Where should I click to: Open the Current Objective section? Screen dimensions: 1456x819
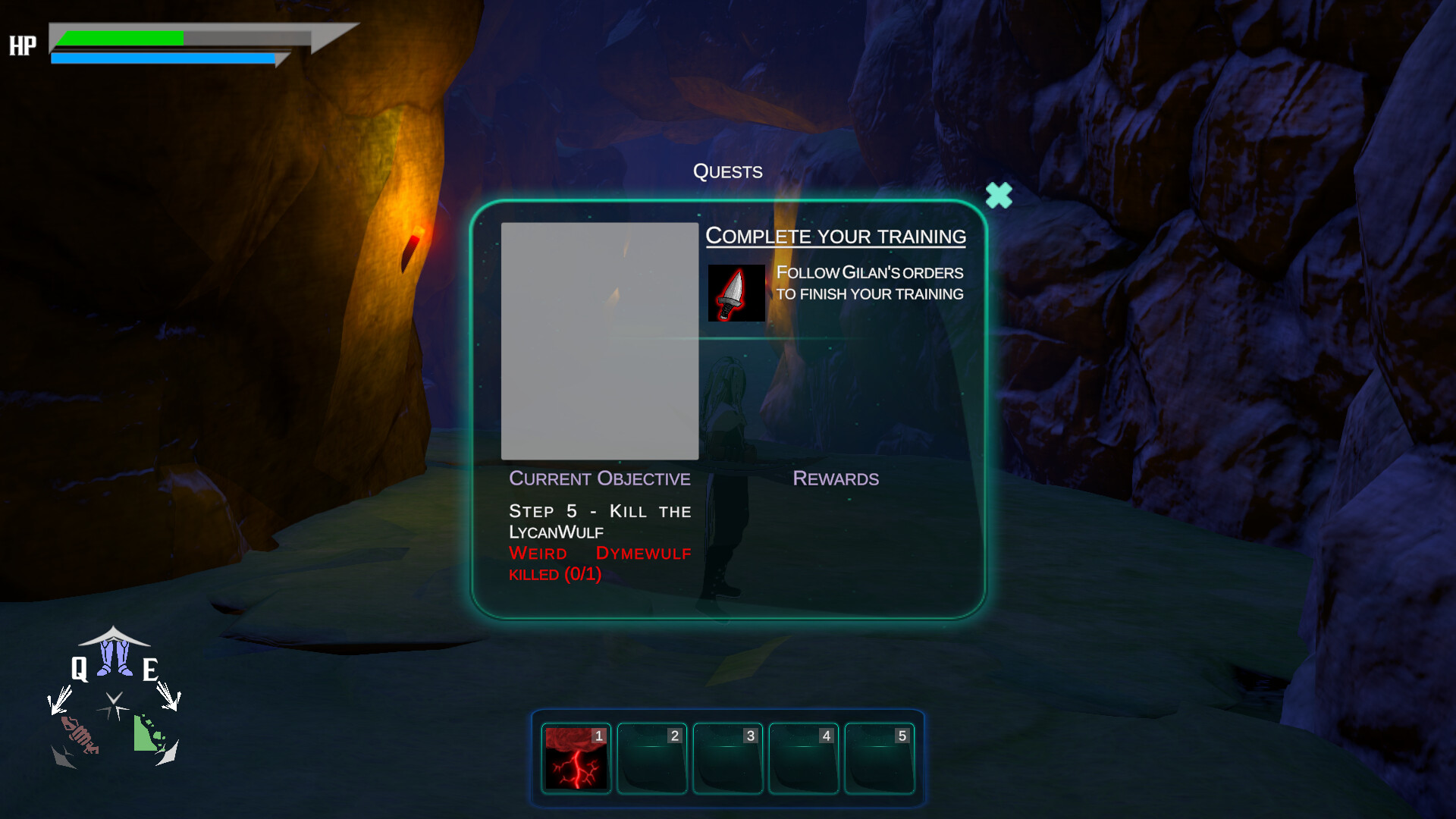coord(600,479)
